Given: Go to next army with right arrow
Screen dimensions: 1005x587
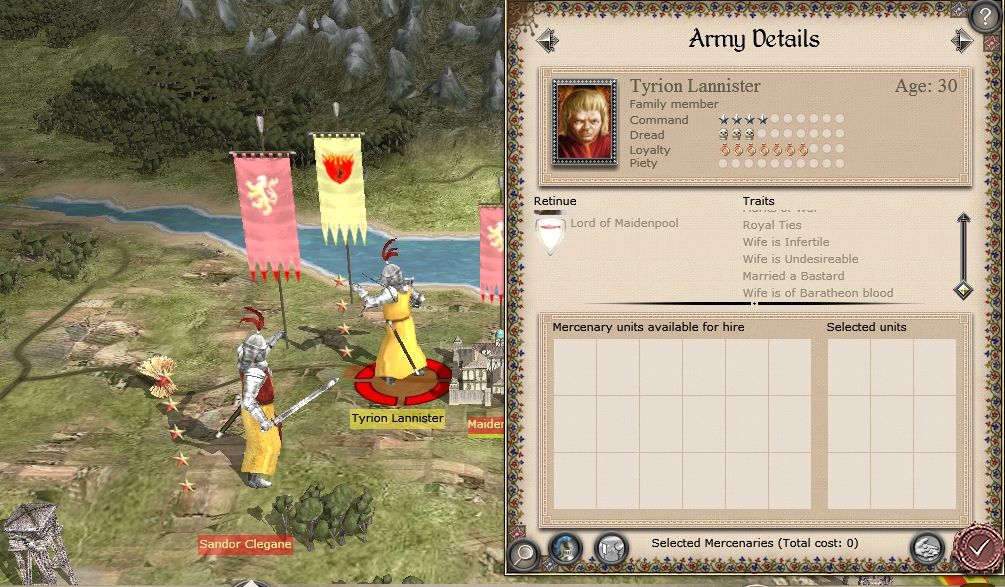Looking at the screenshot, I should (962, 40).
